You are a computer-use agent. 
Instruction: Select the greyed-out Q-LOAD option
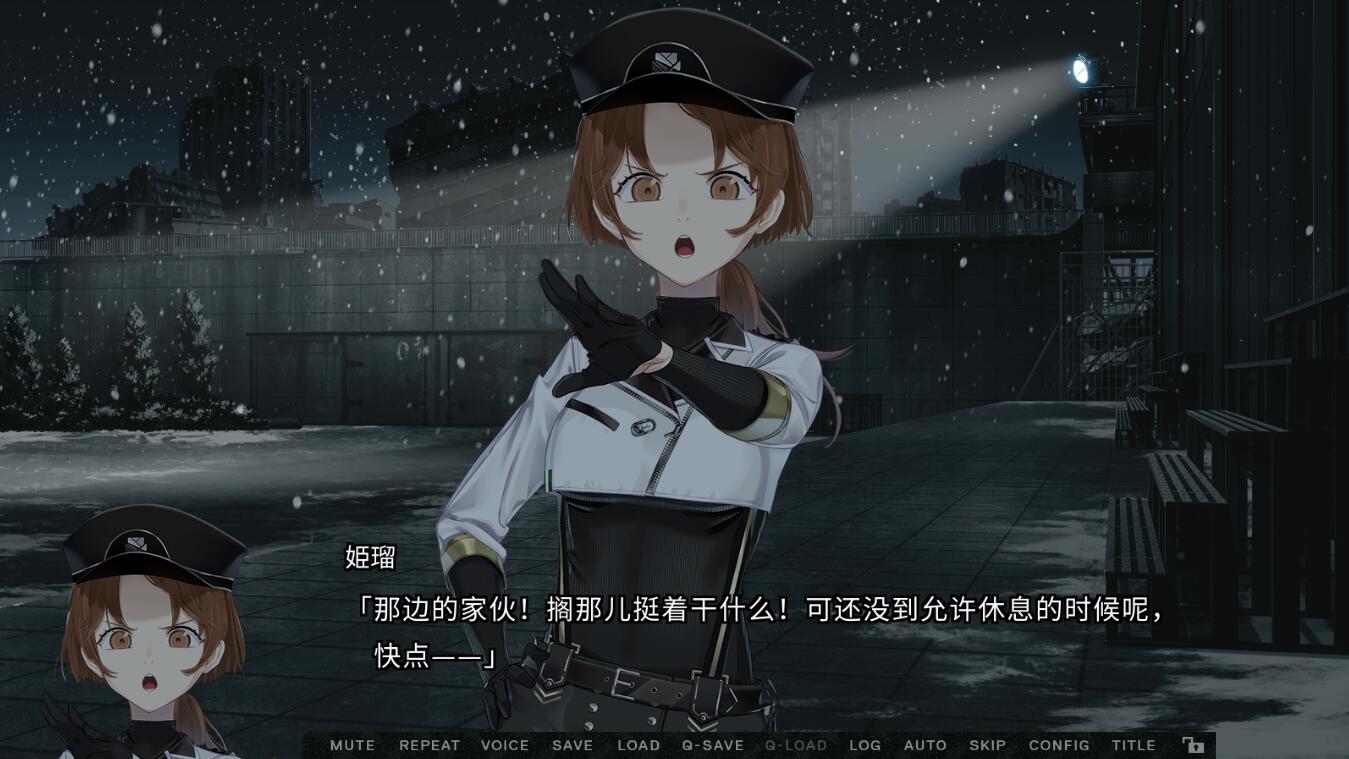pos(796,745)
